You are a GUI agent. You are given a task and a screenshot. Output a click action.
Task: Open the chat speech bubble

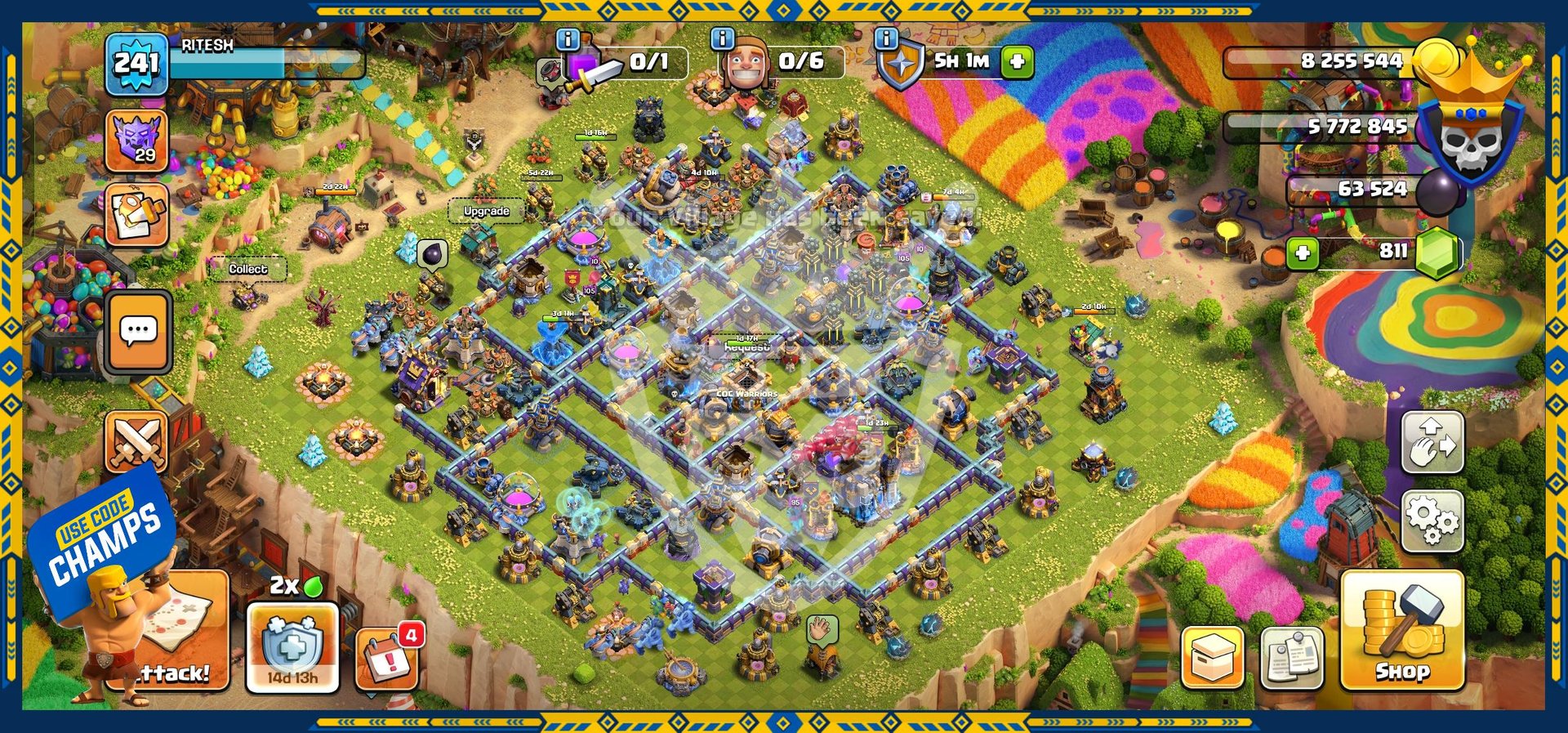[x=138, y=331]
